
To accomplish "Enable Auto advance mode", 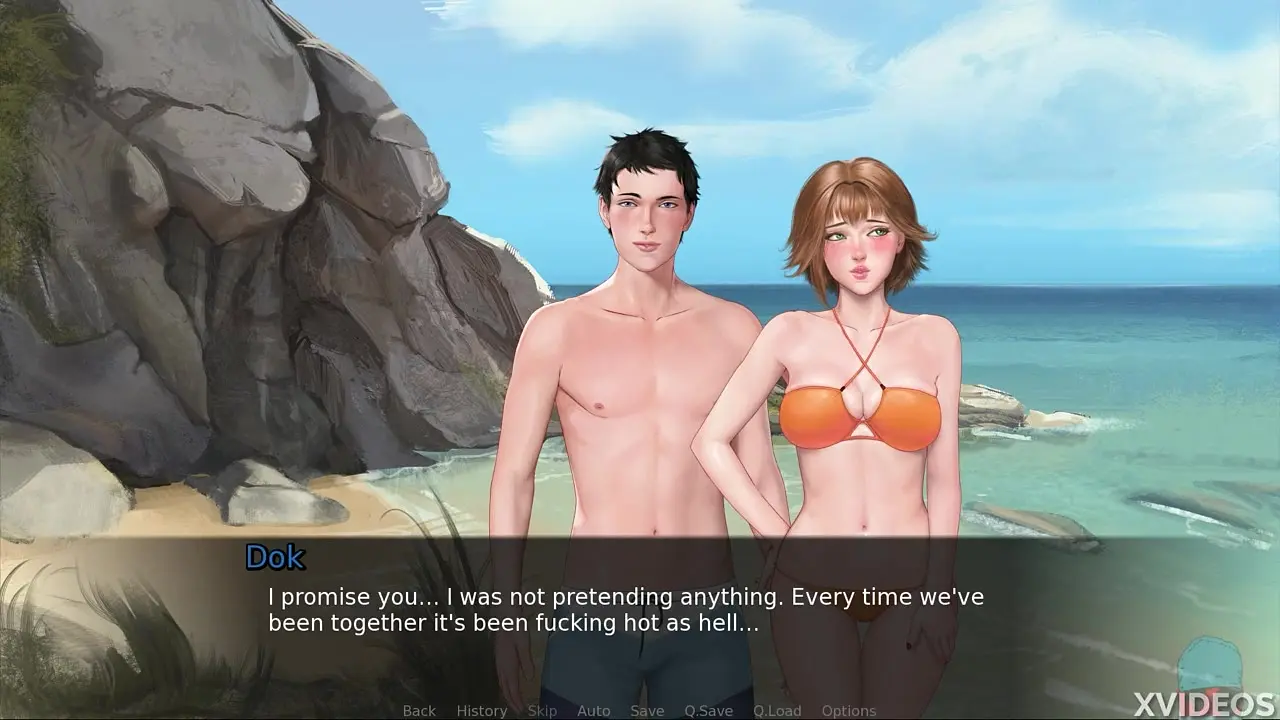I will (593, 711).
